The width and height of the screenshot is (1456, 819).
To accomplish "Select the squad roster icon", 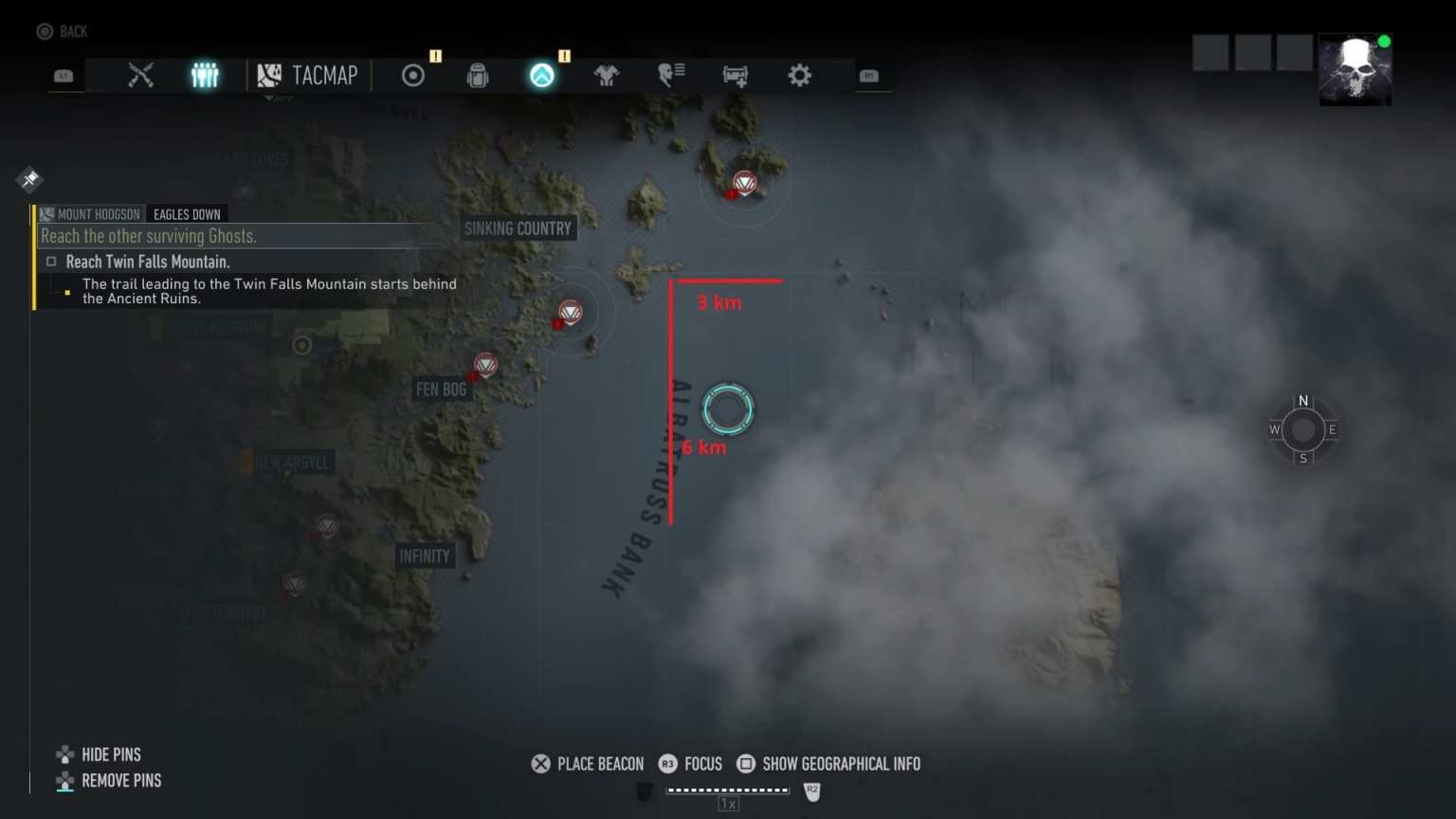I will point(206,75).
